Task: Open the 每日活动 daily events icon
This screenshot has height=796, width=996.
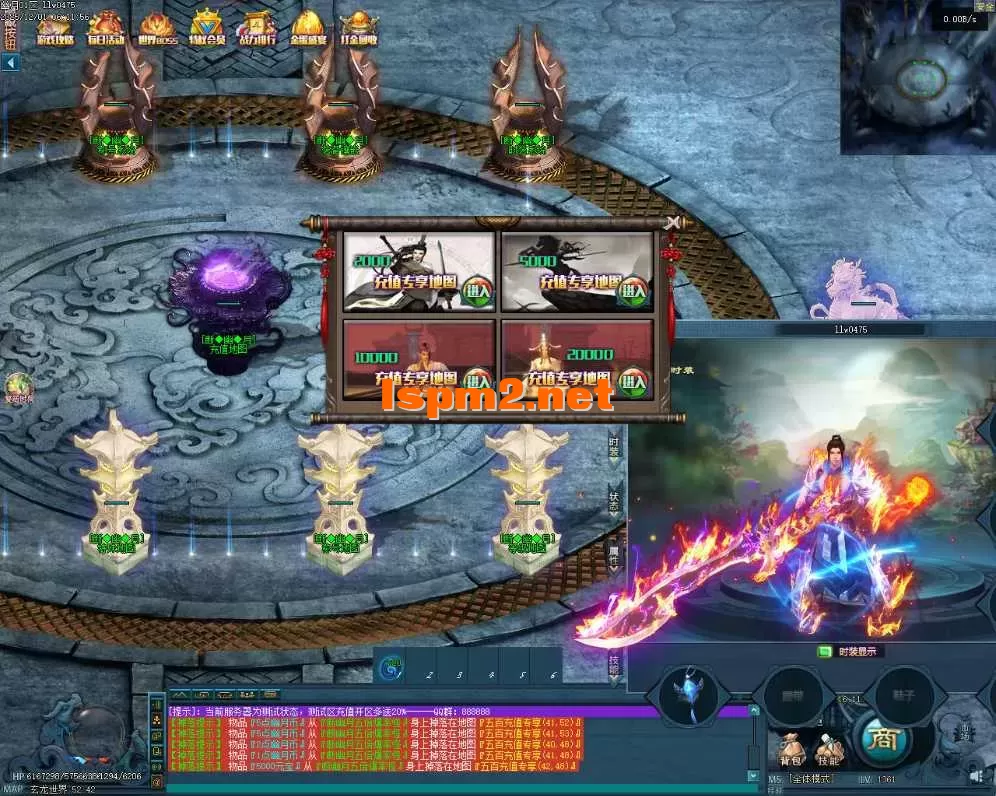Action: (x=105, y=29)
